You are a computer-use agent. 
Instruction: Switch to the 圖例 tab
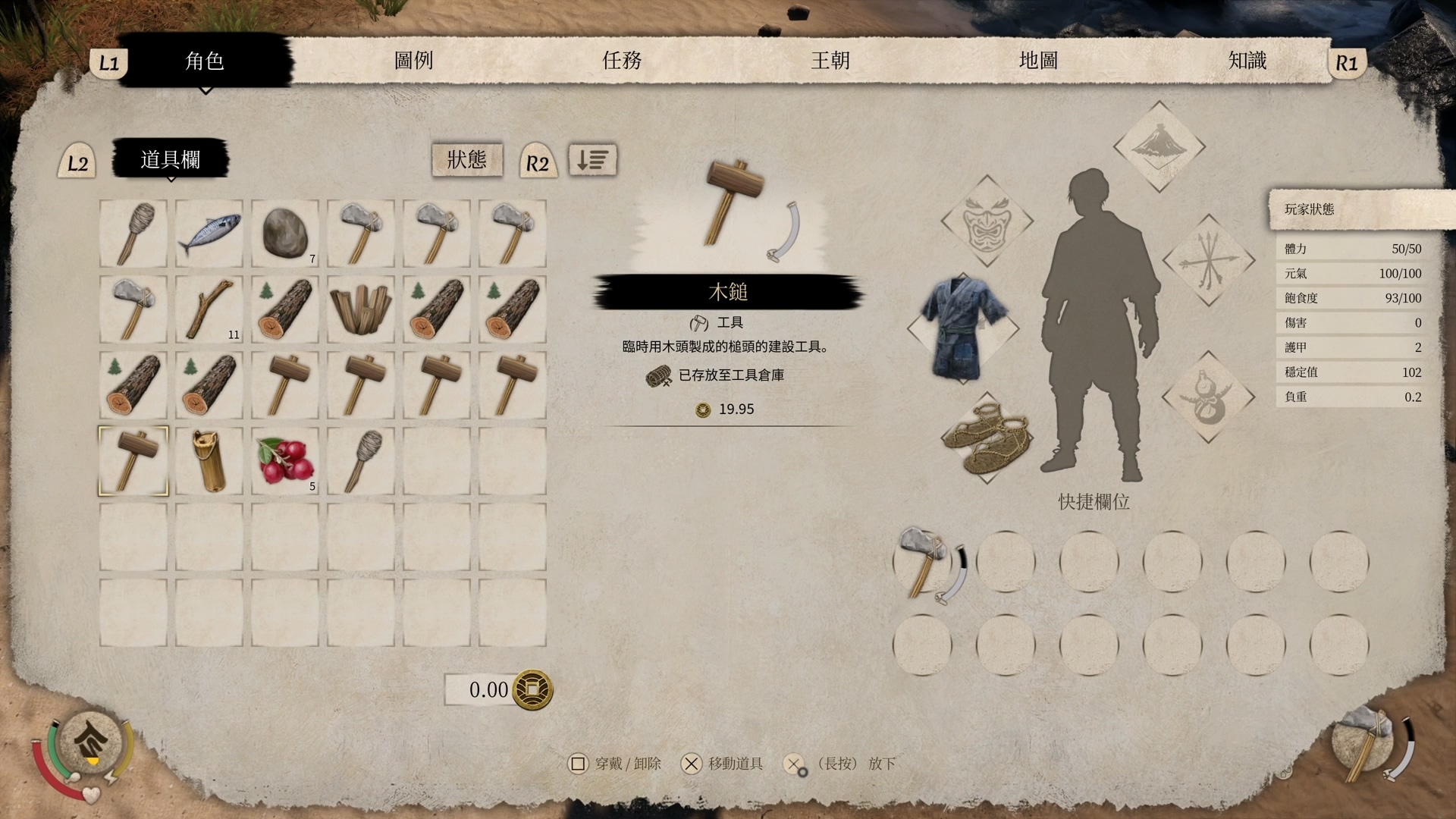413,61
